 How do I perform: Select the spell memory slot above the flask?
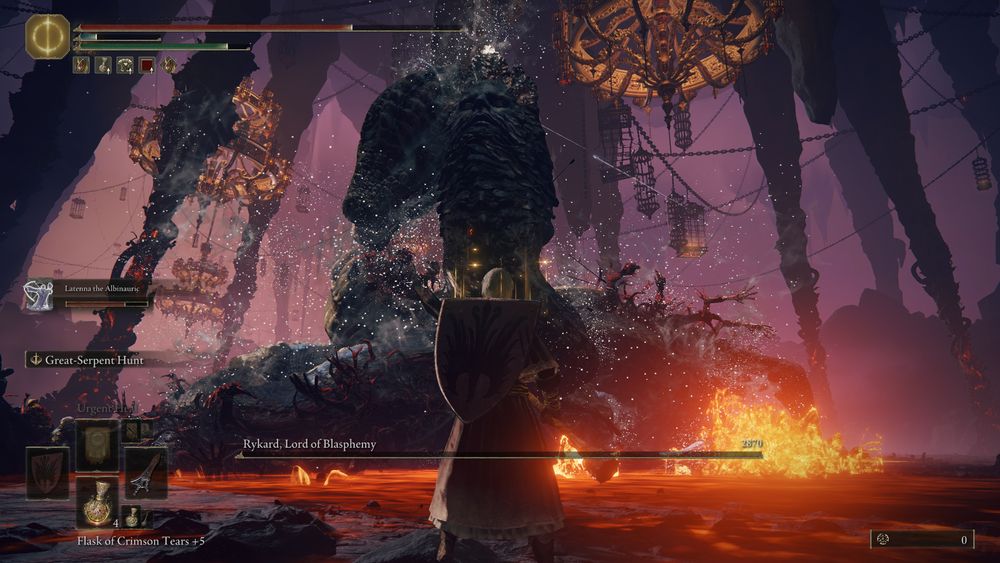click(x=98, y=444)
